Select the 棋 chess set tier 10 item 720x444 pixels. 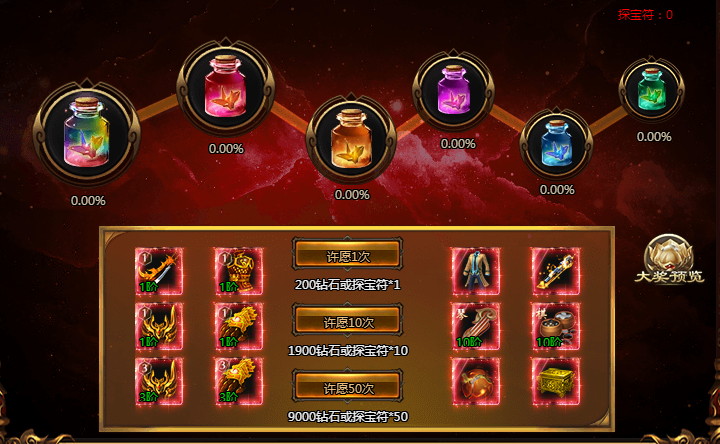(555, 327)
